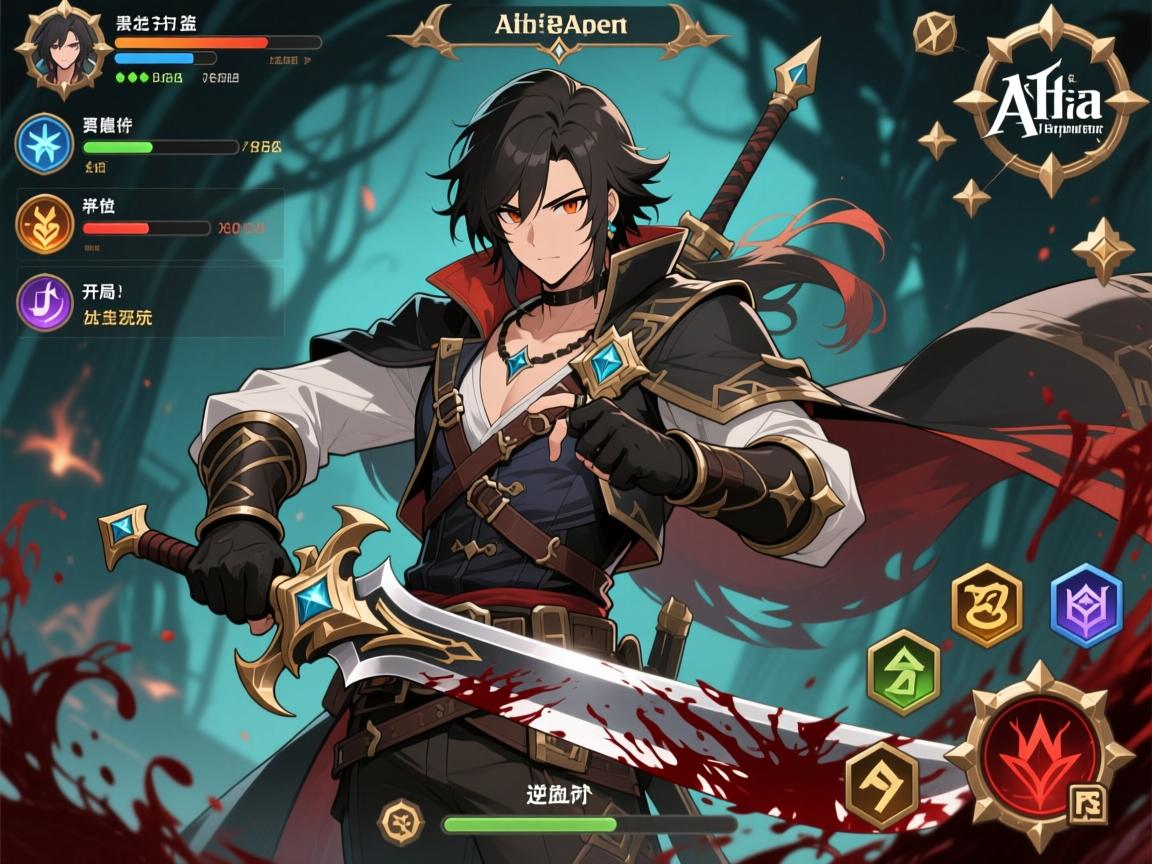Activate the gold swirl hexagon ability
Image resolution: width=1152 pixels, height=864 pixels.
[987, 605]
